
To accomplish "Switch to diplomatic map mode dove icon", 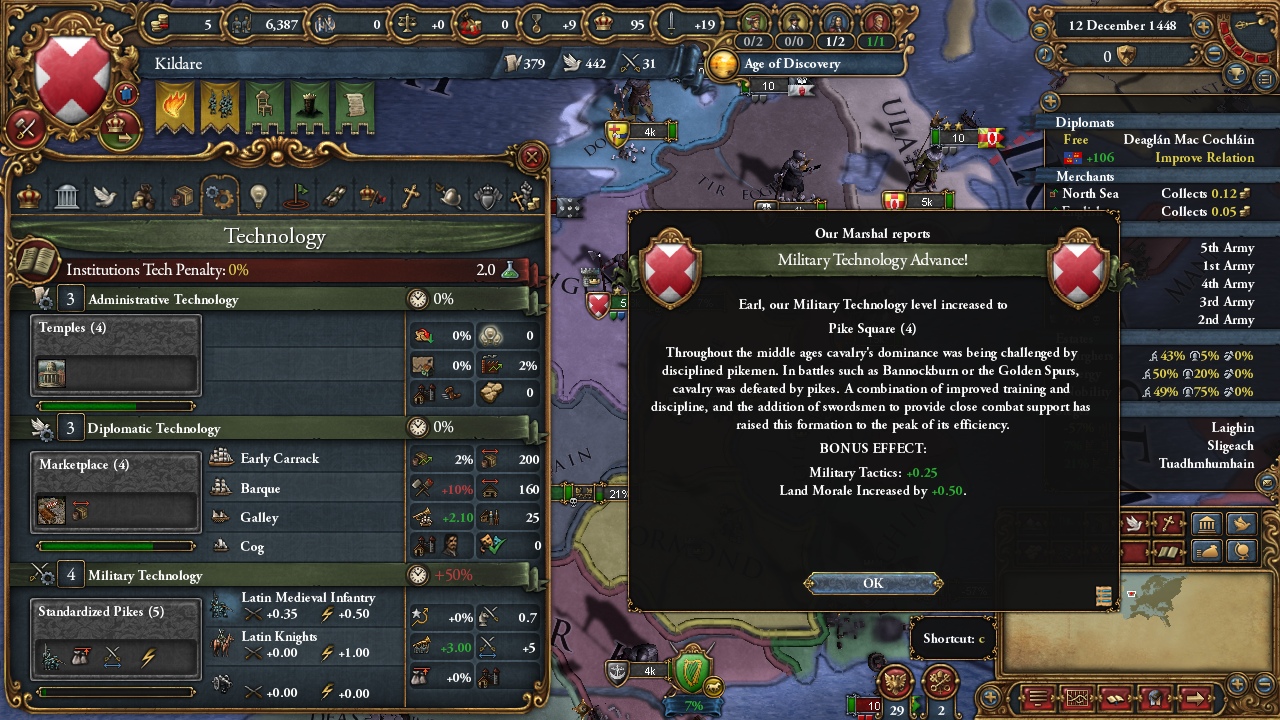I will [1242, 525].
